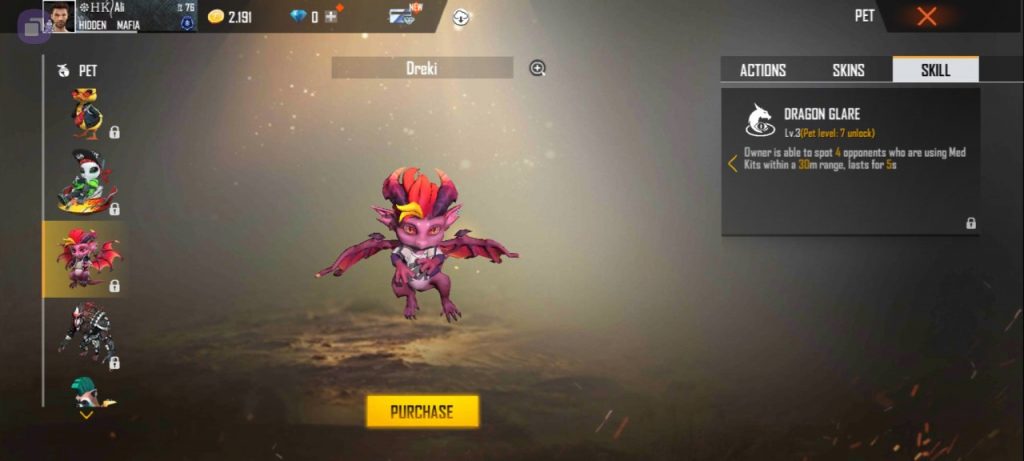Select the Skill tab
Screen dimensions: 1024x461
[x=935, y=70]
